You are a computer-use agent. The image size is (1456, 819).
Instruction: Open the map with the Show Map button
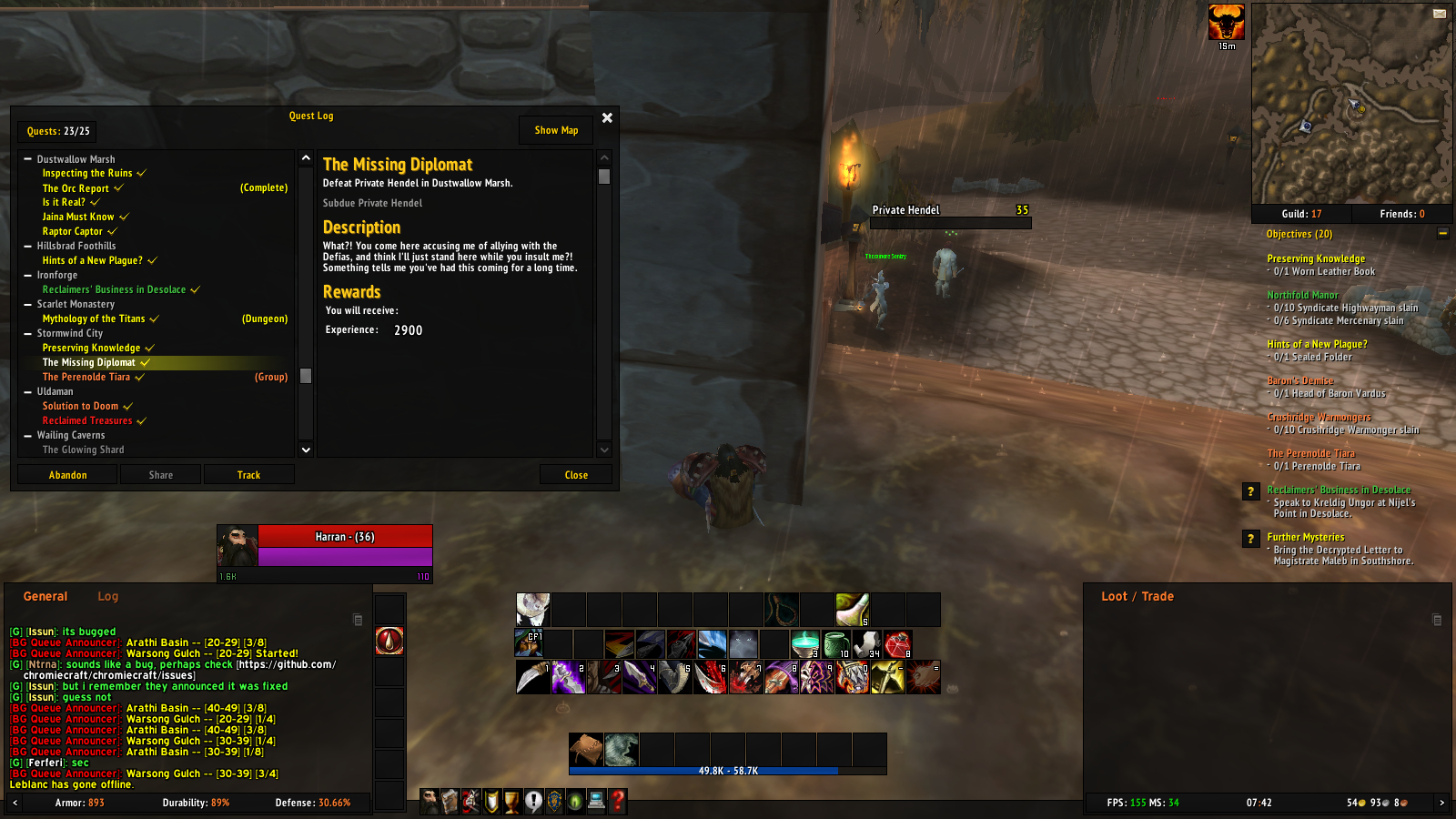tap(555, 129)
